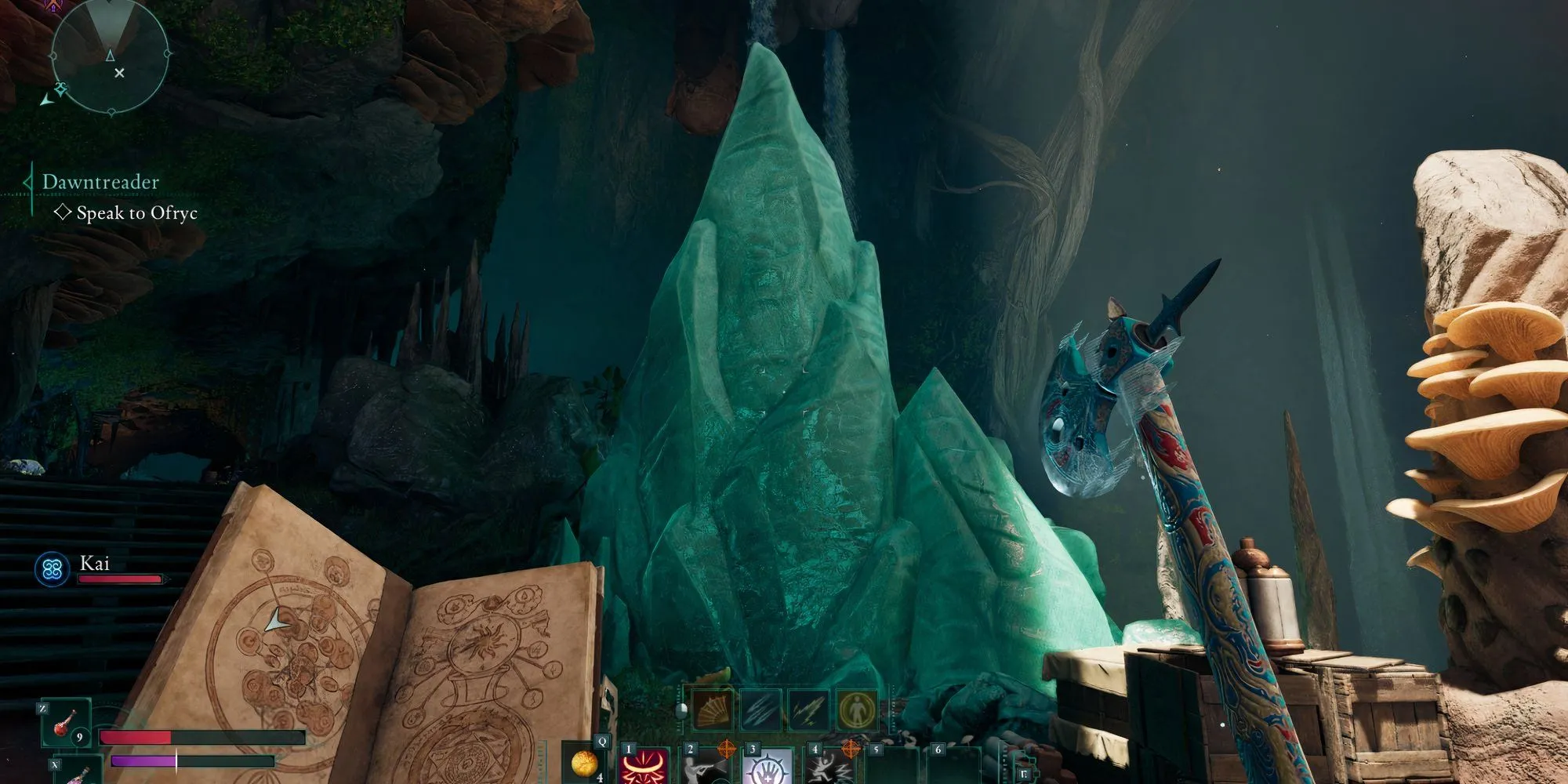Select the lightning streak companion ability
The height and width of the screenshot is (784, 1568).
[808, 710]
